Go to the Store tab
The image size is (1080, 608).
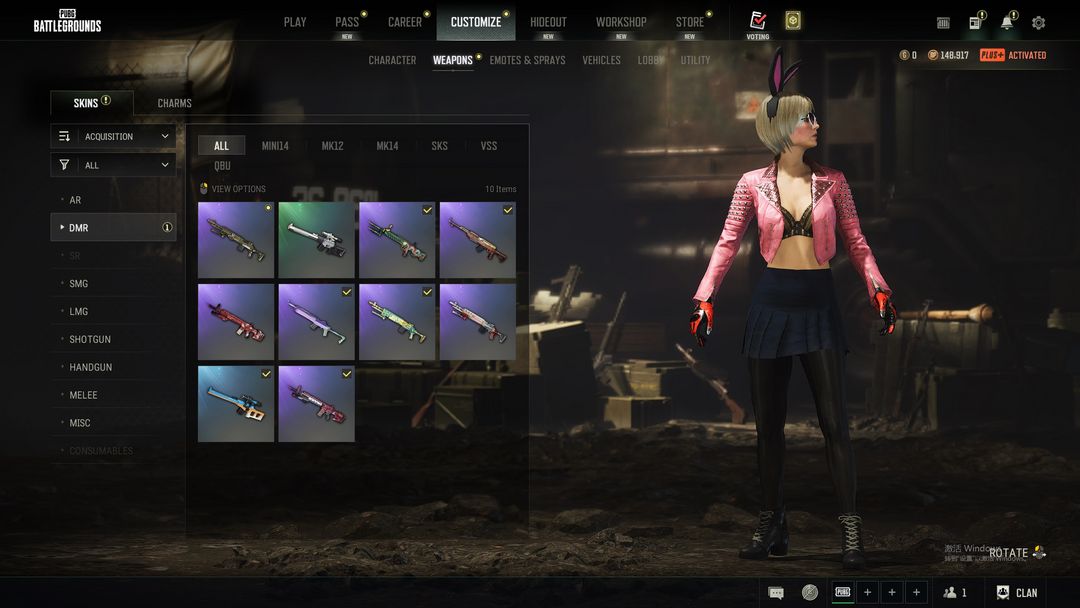[x=689, y=22]
